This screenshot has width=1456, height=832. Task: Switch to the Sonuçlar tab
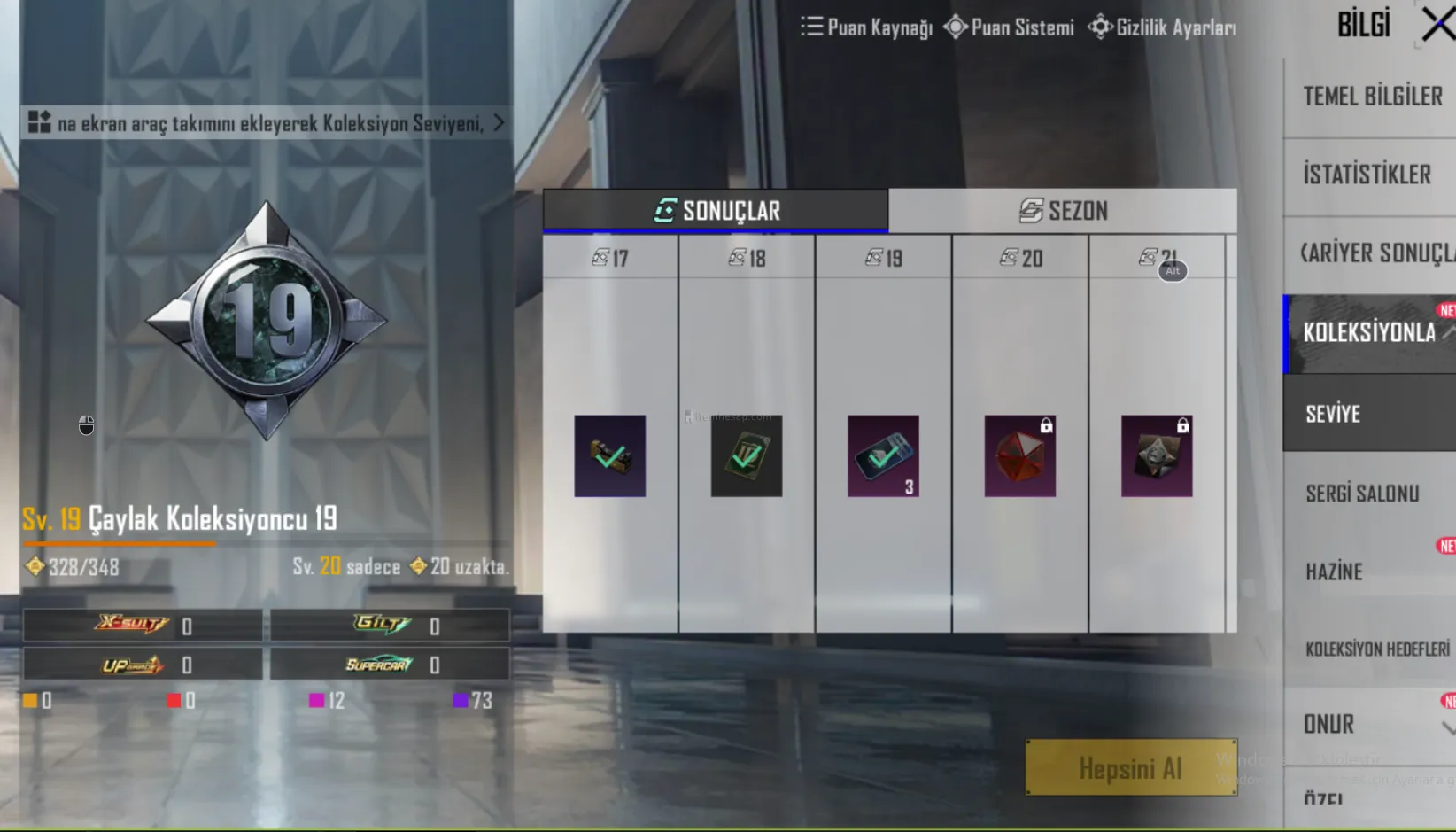(716, 211)
